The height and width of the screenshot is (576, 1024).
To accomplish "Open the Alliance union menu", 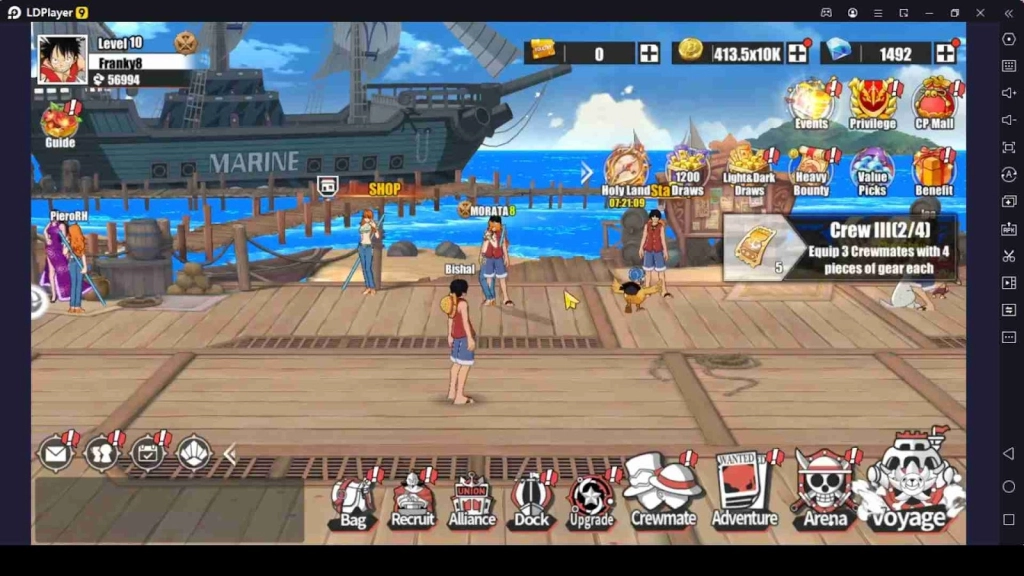I will click(x=472, y=499).
